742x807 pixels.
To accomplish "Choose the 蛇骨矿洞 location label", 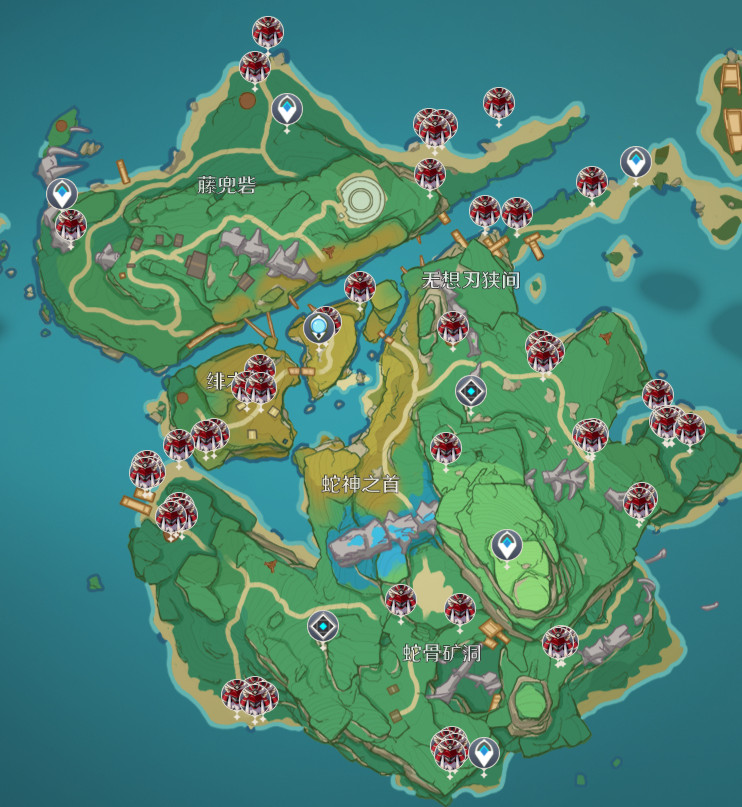I will click(442, 654).
